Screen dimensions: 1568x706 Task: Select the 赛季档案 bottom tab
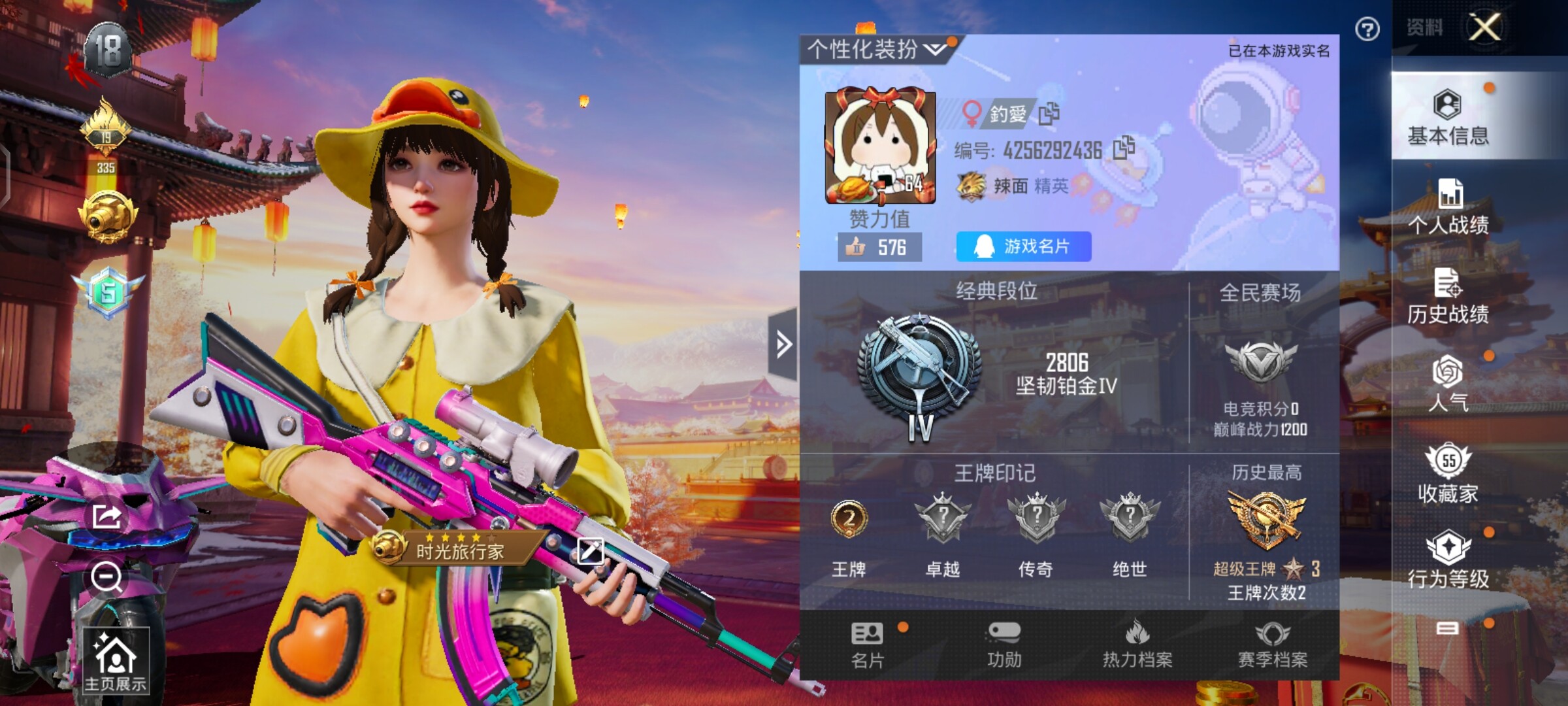1273,645
